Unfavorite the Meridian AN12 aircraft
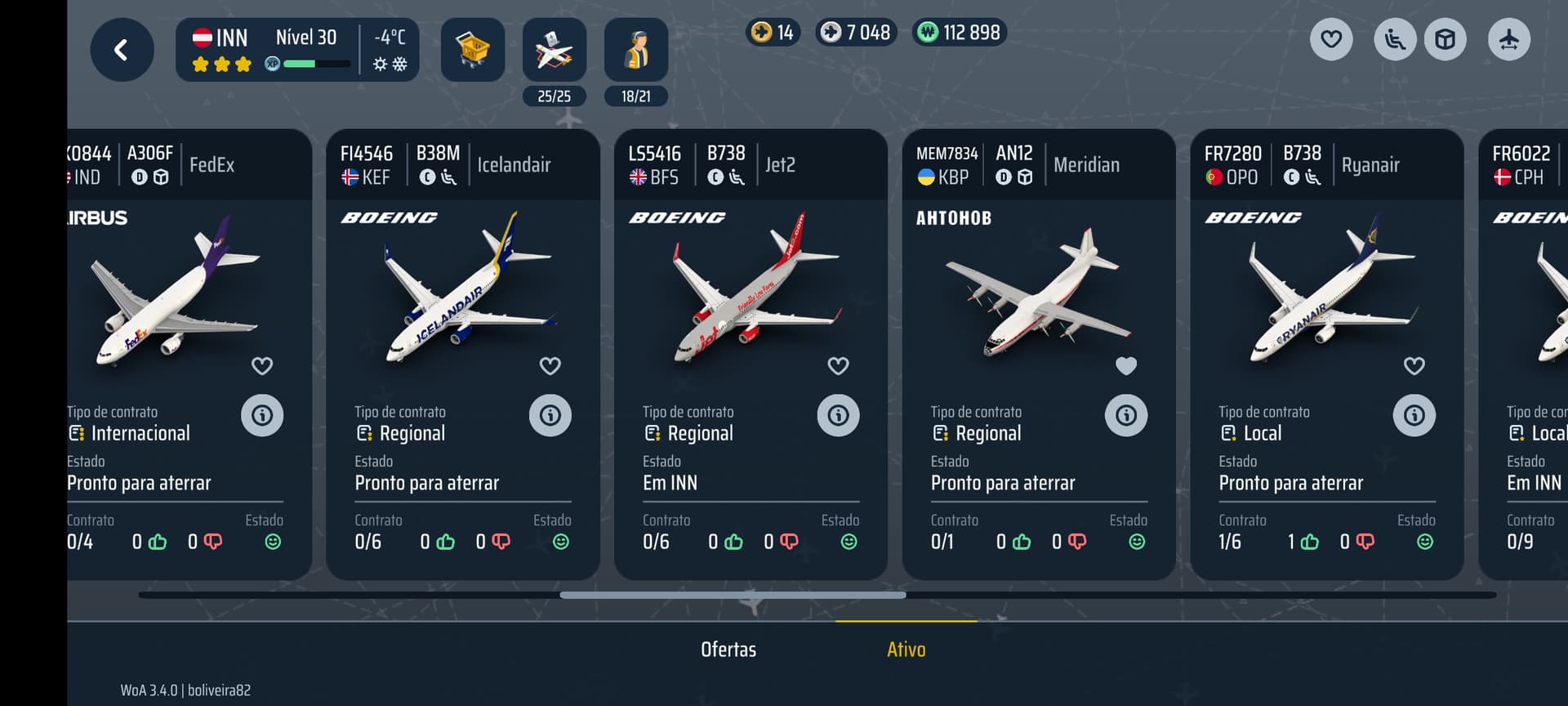The width and height of the screenshot is (1568, 706). click(x=1126, y=366)
